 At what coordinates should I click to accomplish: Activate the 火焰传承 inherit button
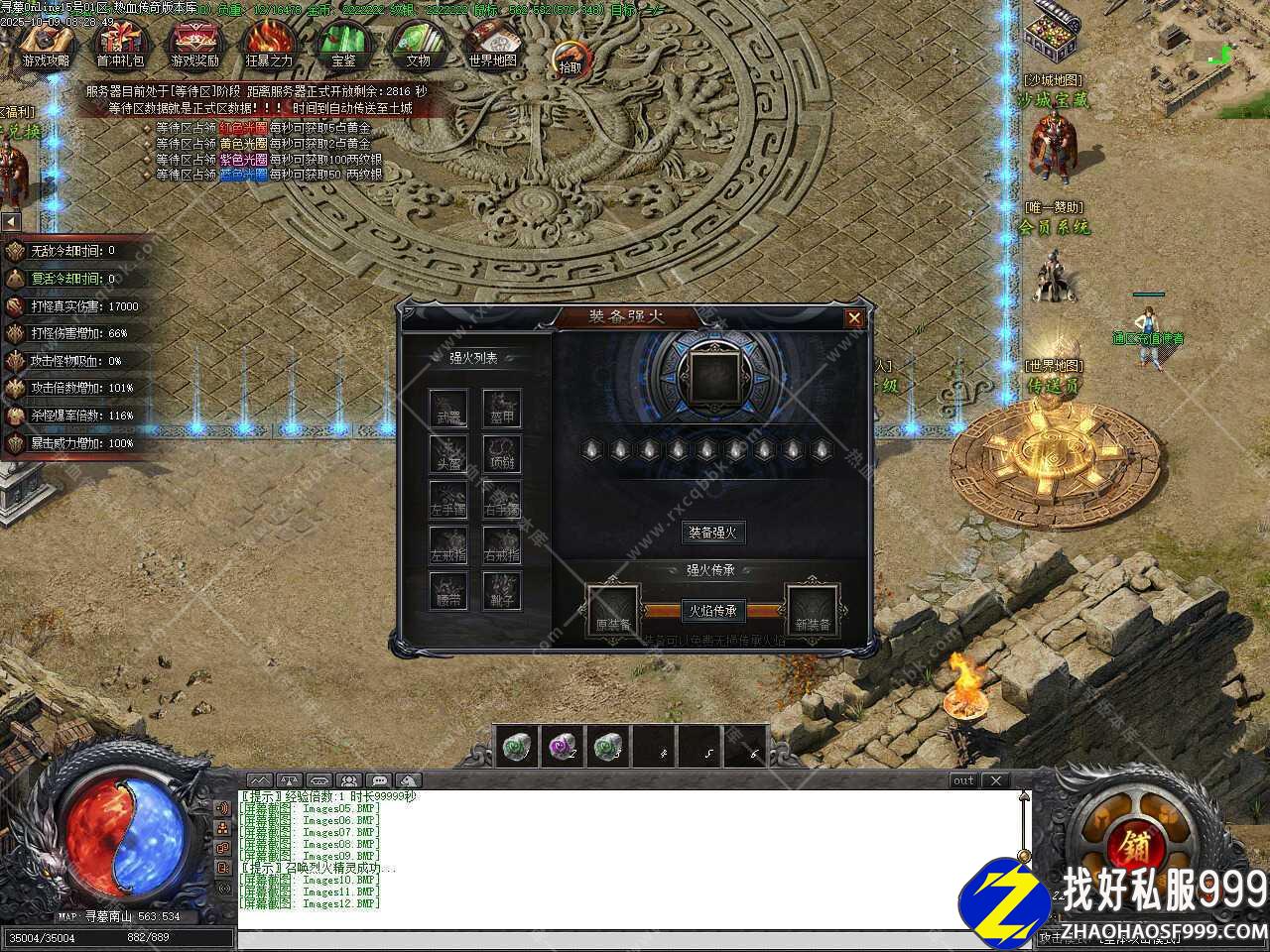point(712,611)
